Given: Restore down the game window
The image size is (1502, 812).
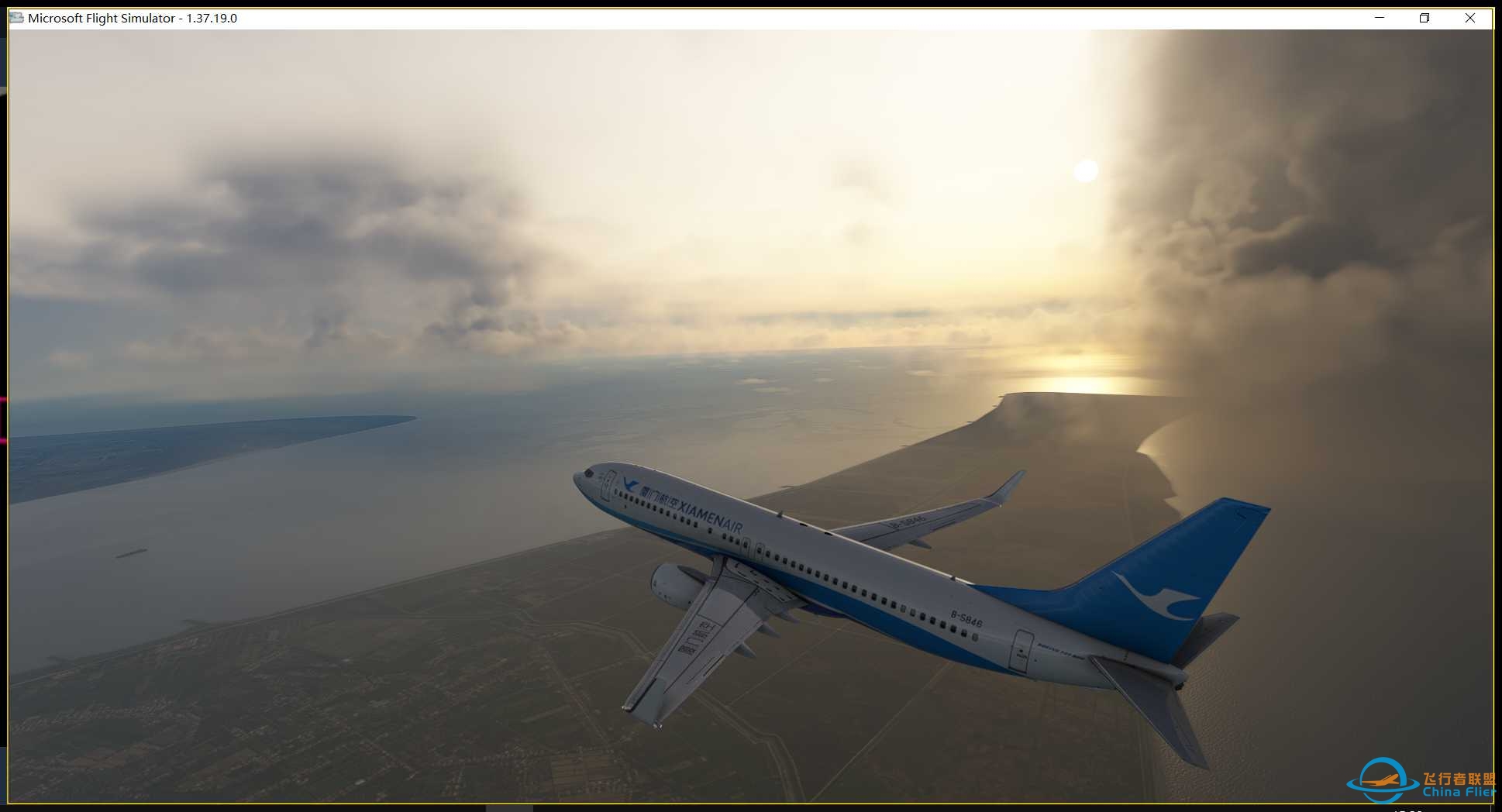Looking at the screenshot, I should [x=1424, y=18].
